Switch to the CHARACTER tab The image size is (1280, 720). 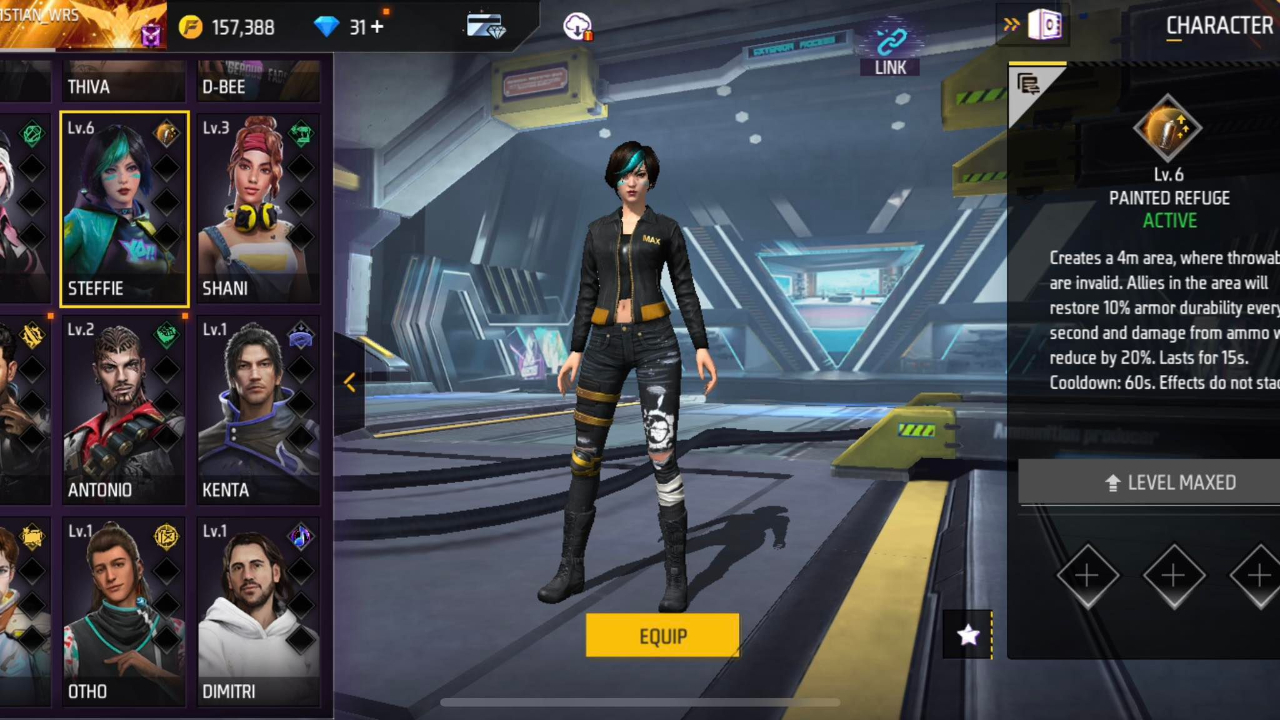[1219, 25]
